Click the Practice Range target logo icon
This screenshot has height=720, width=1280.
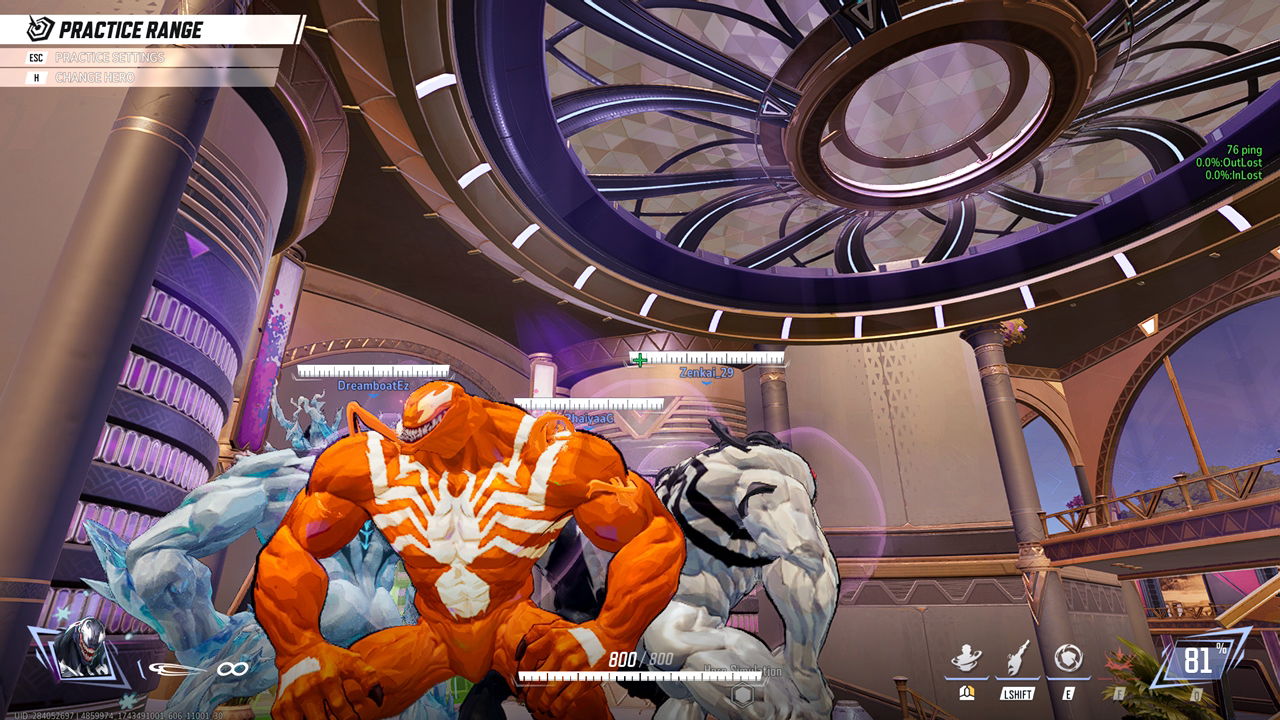coord(40,29)
